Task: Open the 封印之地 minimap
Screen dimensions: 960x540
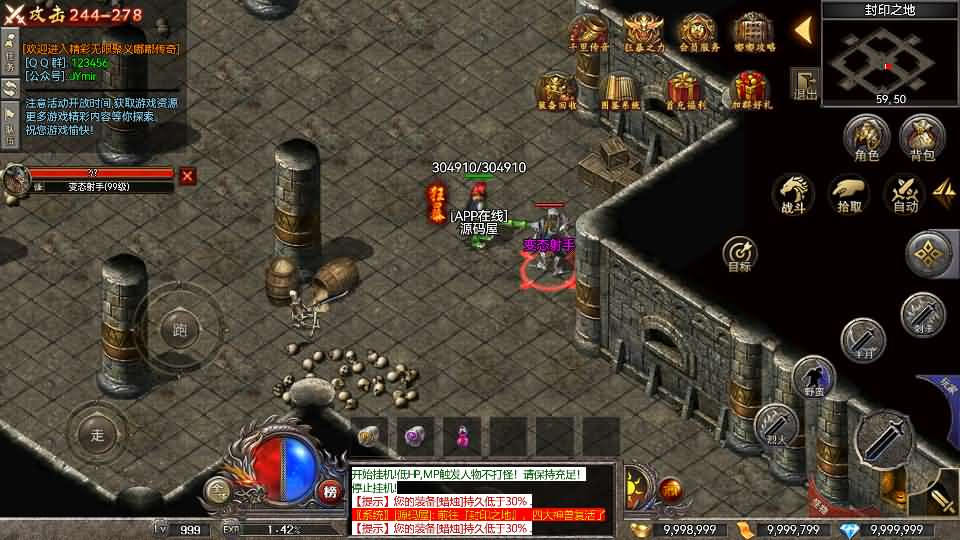Action: 890,58
